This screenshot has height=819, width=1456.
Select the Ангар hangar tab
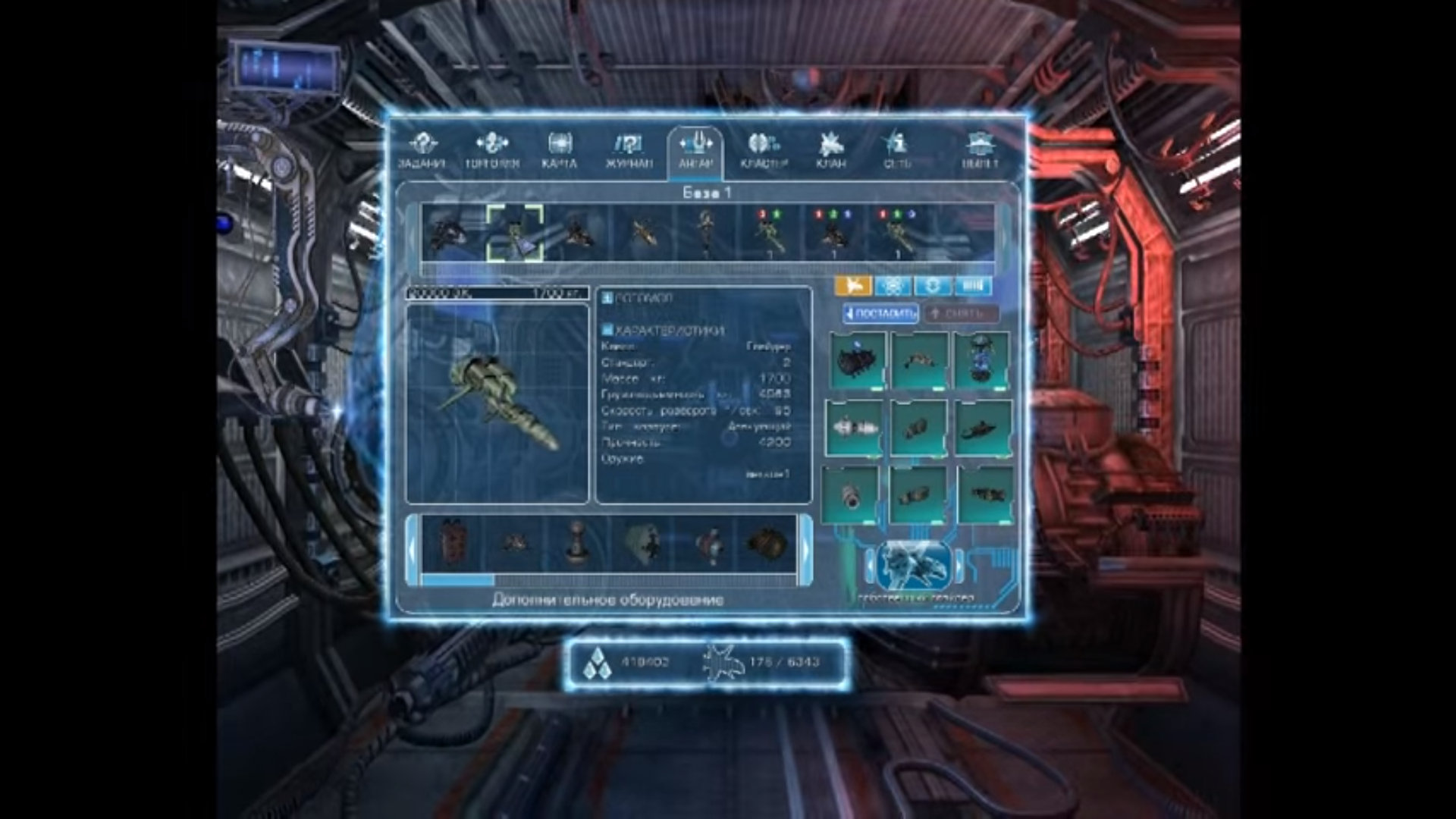pyautogui.click(x=695, y=150)
